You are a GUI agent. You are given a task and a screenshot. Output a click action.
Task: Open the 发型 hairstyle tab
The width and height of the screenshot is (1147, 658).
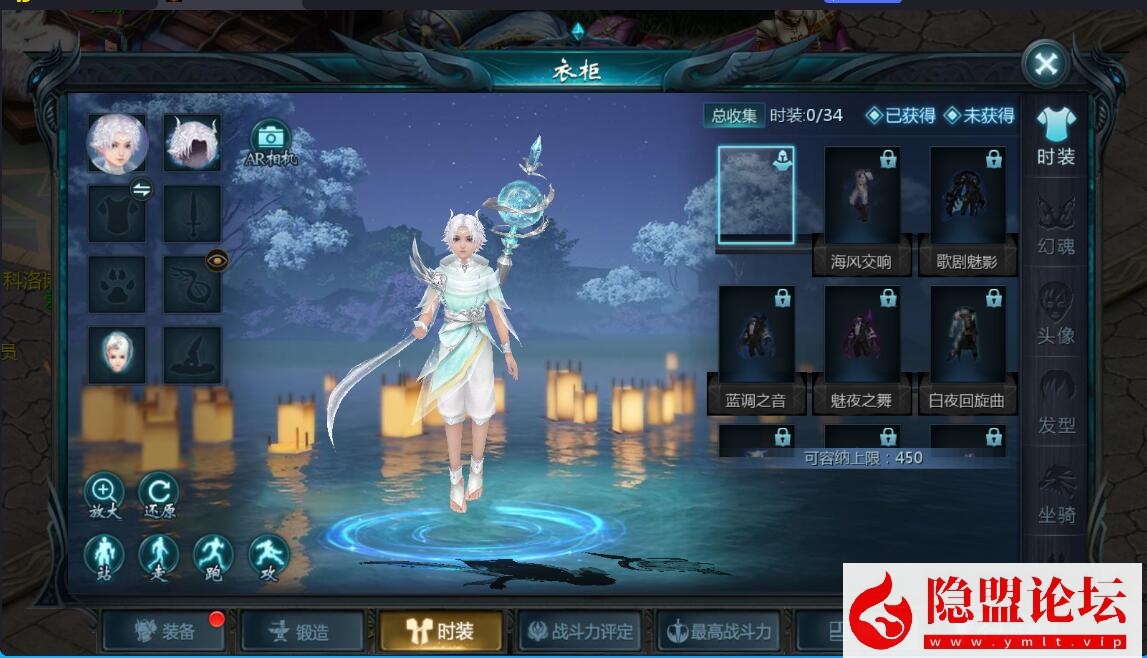1055,403
